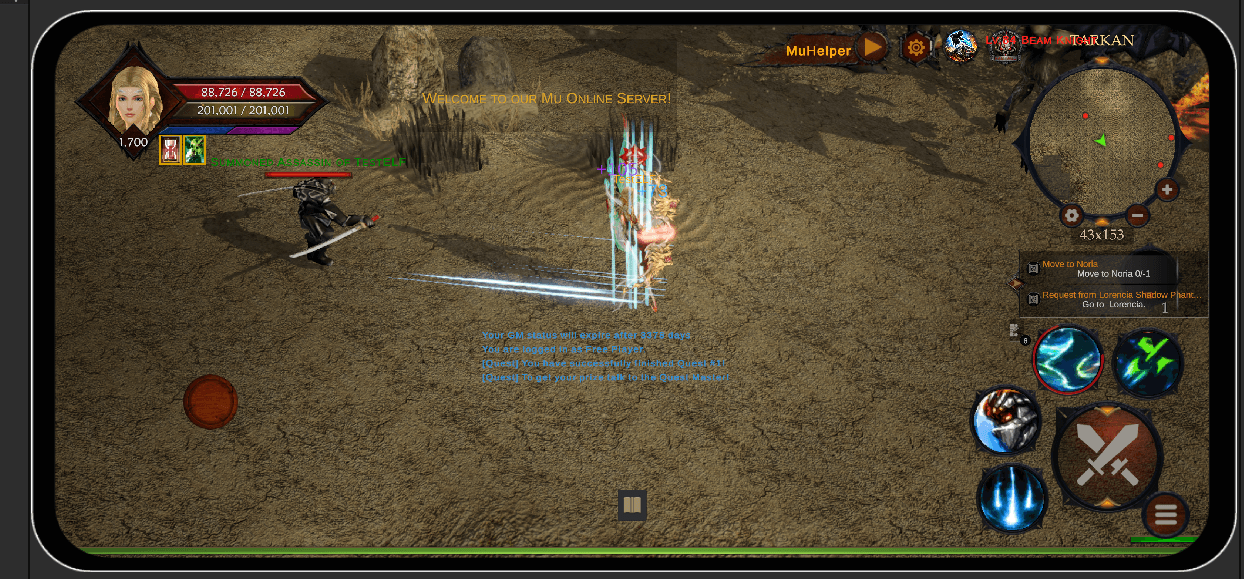Select the Beam Knight target portrait
The image size is (1244, 579).
(x=1004, y=46)
